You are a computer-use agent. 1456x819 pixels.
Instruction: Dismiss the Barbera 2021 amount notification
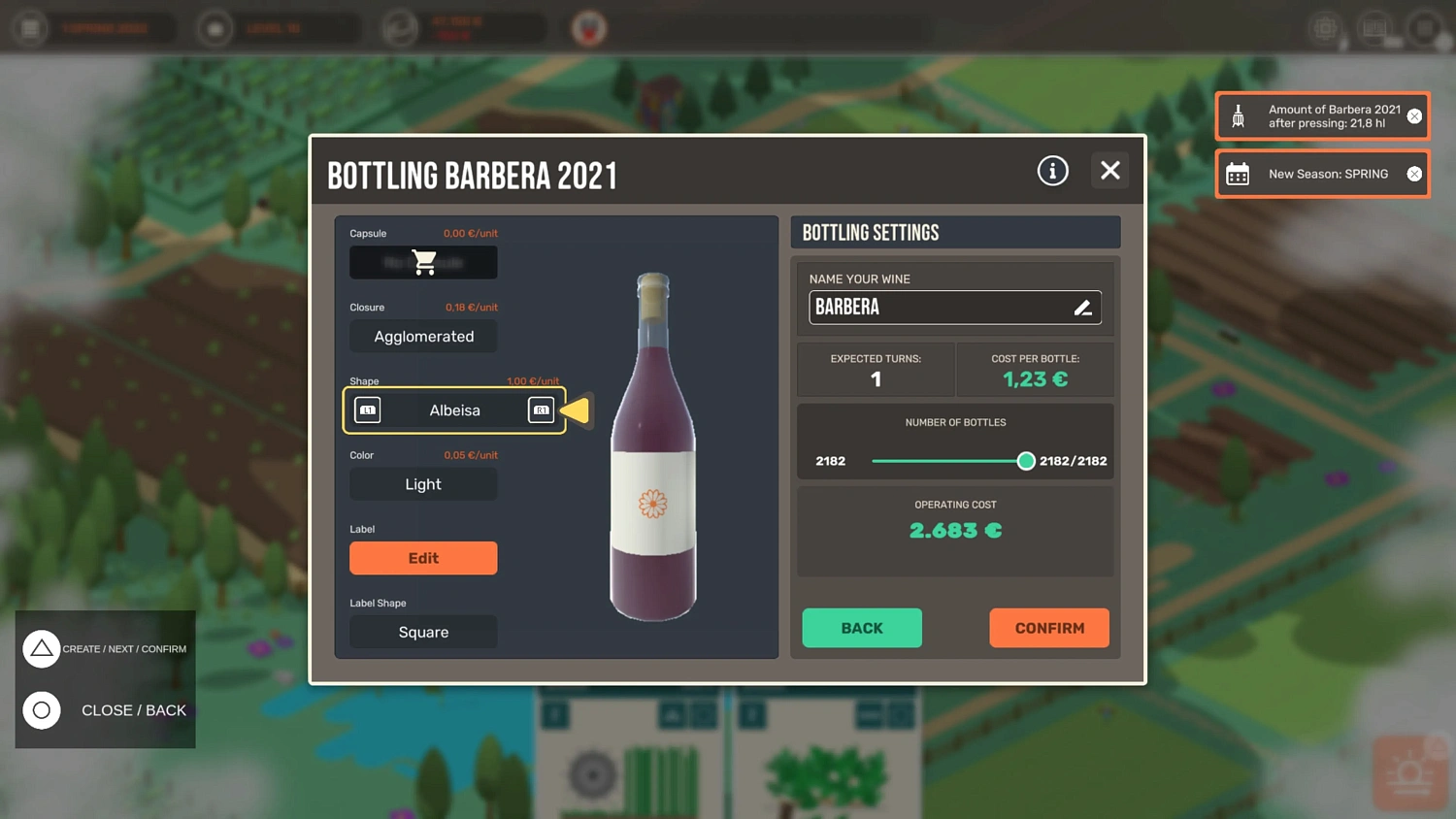point(1414,115)
